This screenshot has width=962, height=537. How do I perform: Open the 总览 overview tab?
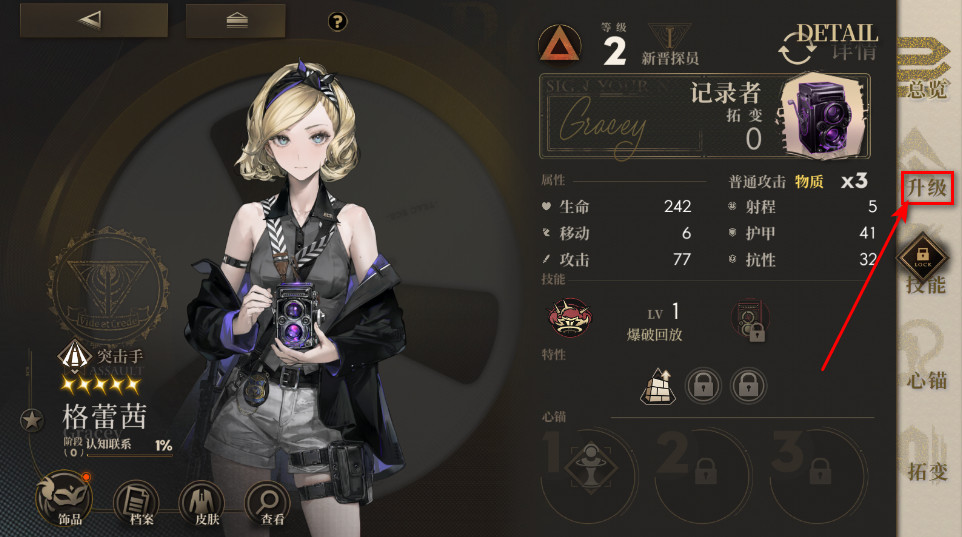[x=926, y=72]
